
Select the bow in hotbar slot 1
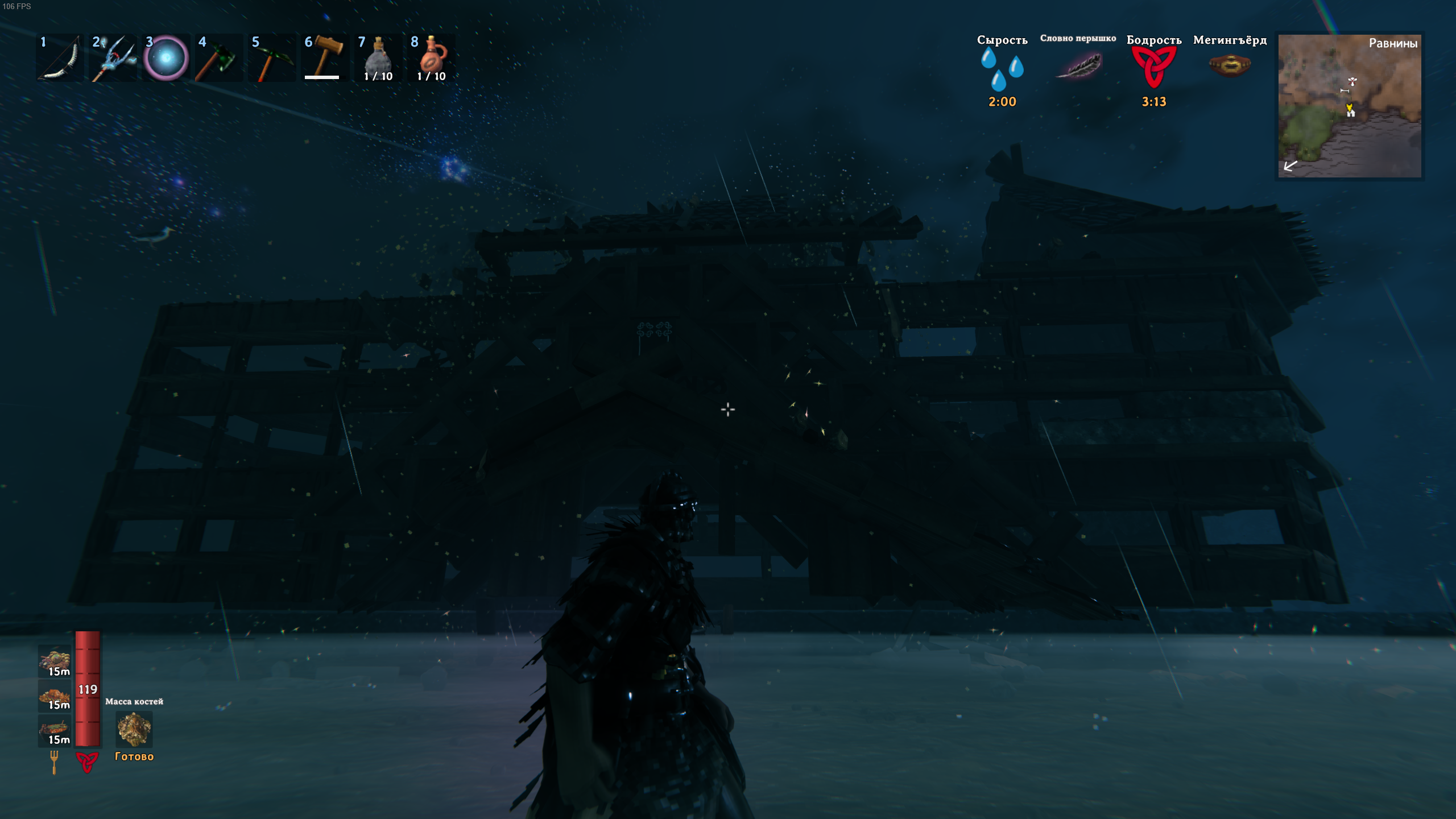click(60, 59)
